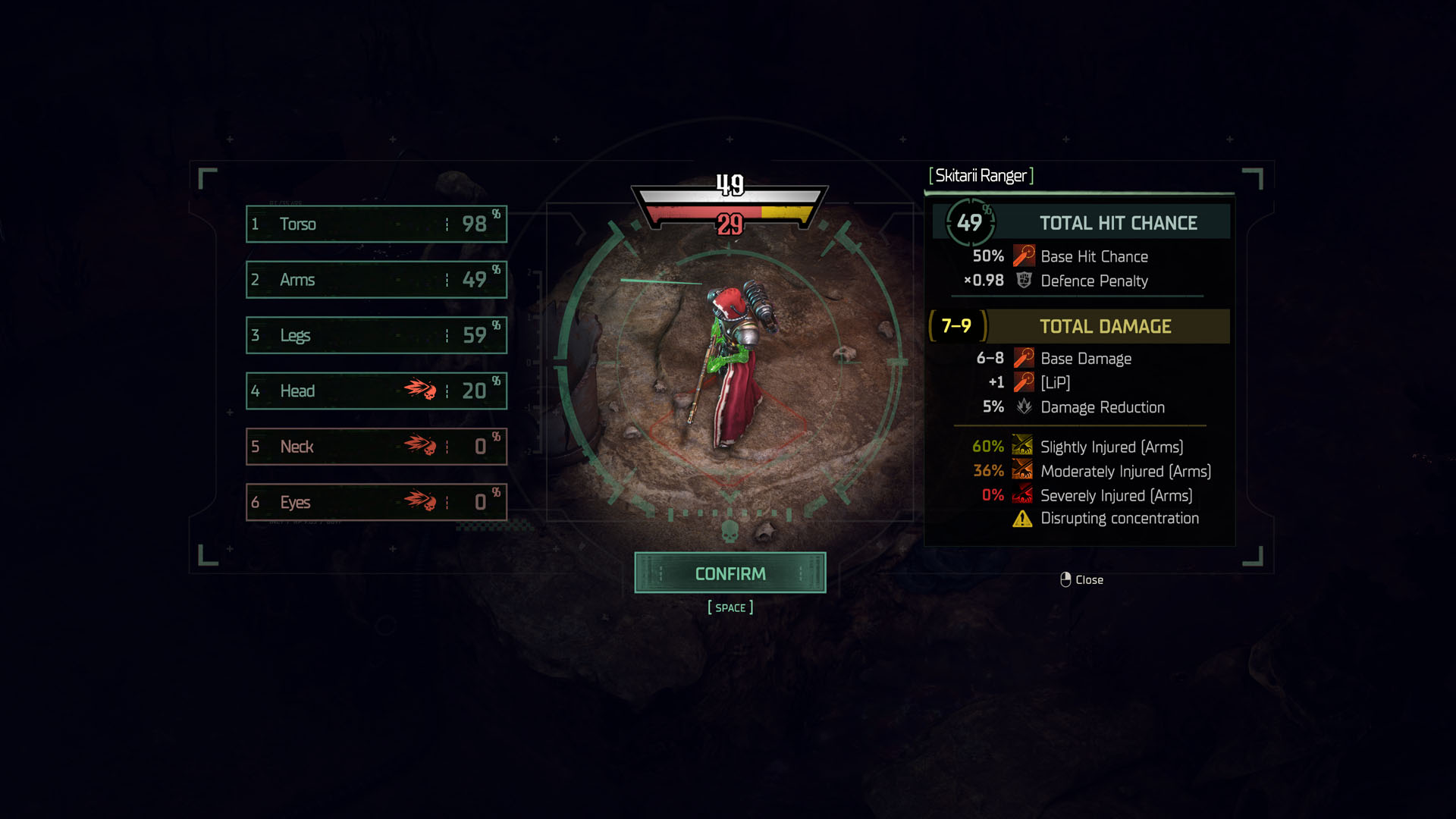
Task: Click the Total Hit Chance header
Action: [x=1118, y=222]
